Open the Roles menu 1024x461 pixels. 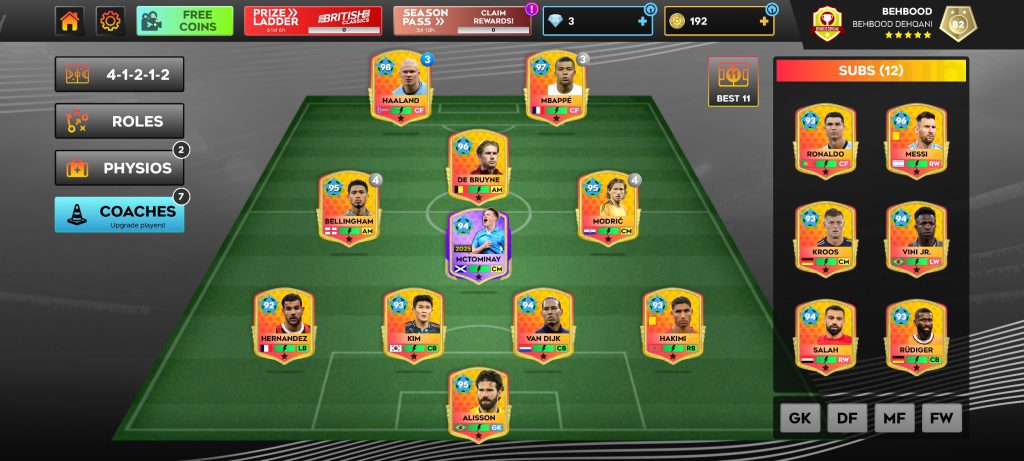pos(119,121)
